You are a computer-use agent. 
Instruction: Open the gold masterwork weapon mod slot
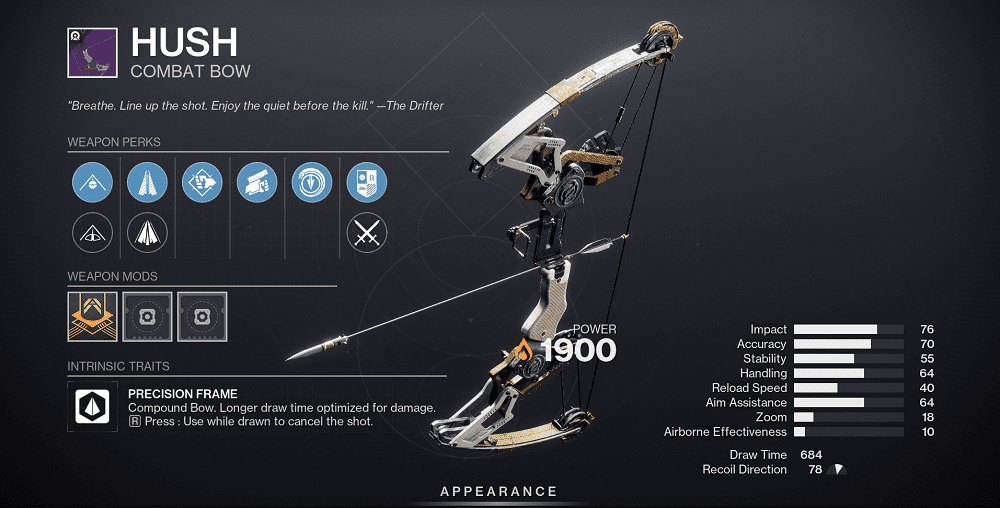92,316
